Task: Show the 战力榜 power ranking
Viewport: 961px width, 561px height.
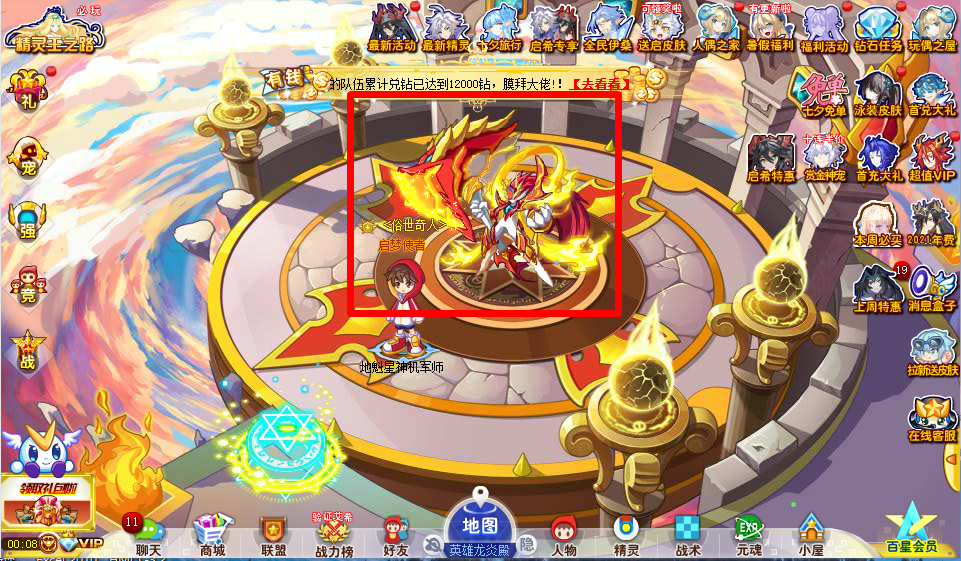Action: click(334, 535)
